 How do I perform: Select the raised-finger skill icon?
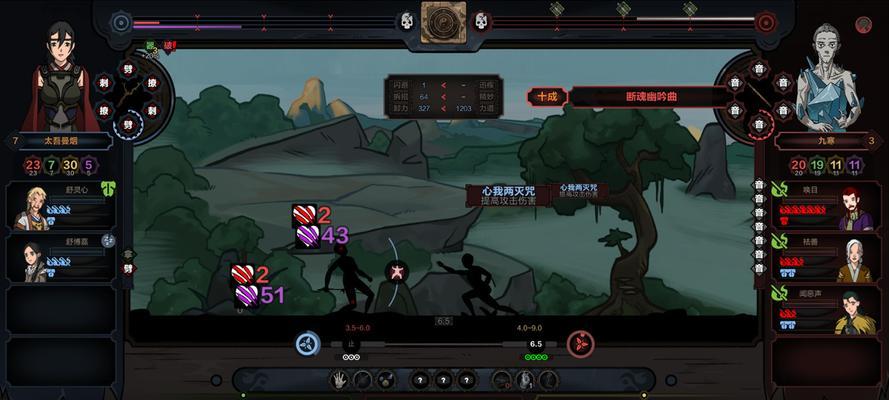pyautogui.click(x=525, y=380)
